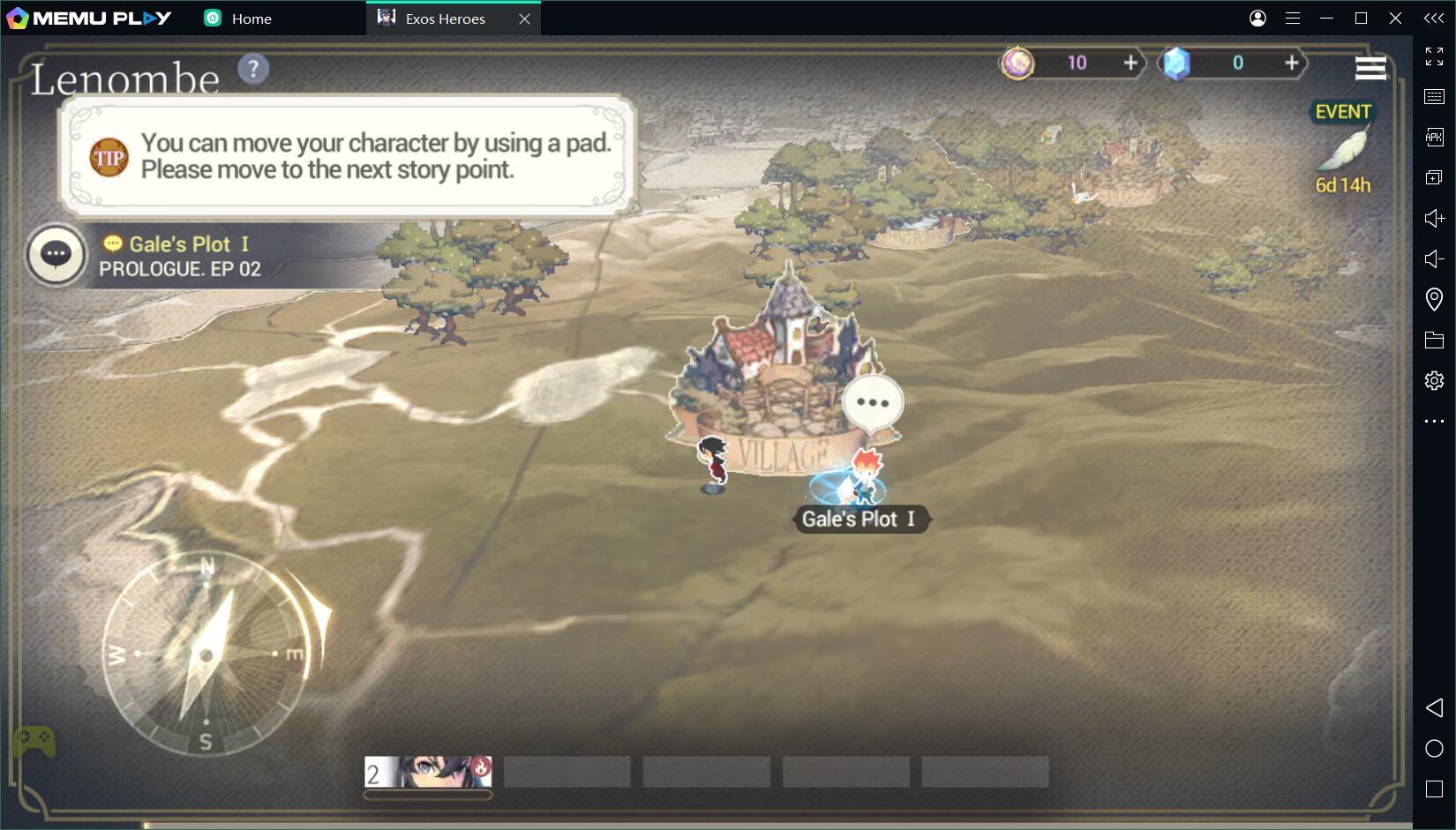The image size is (1456, 830).
Task: Click the question mark help icon
Action: [x=253, y=69]
